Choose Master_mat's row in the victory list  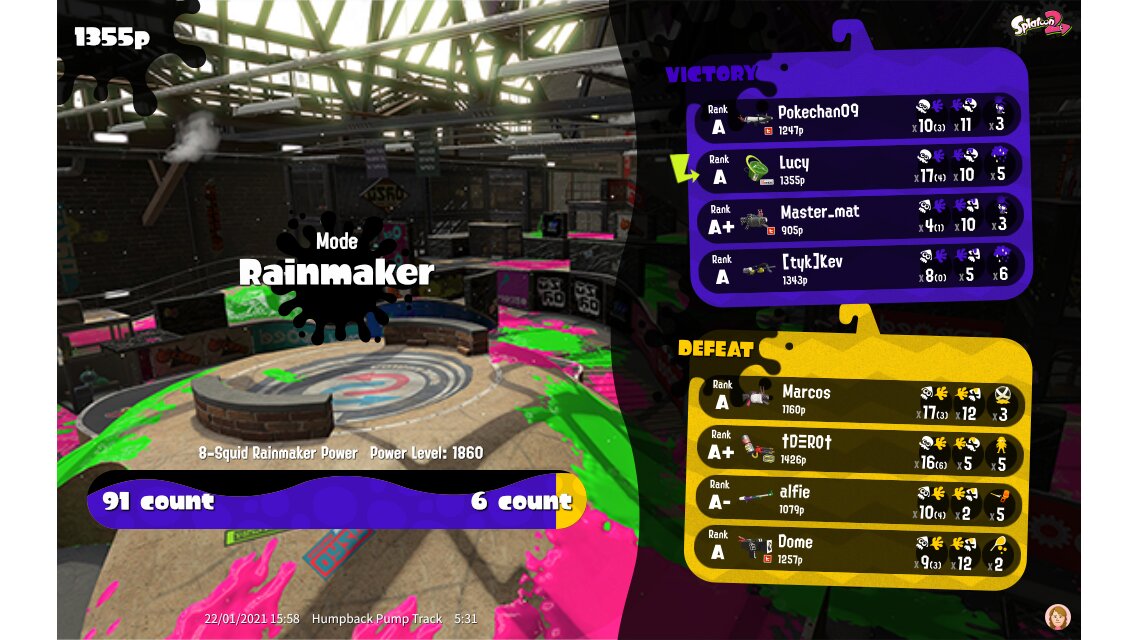(x=860, y=218)
